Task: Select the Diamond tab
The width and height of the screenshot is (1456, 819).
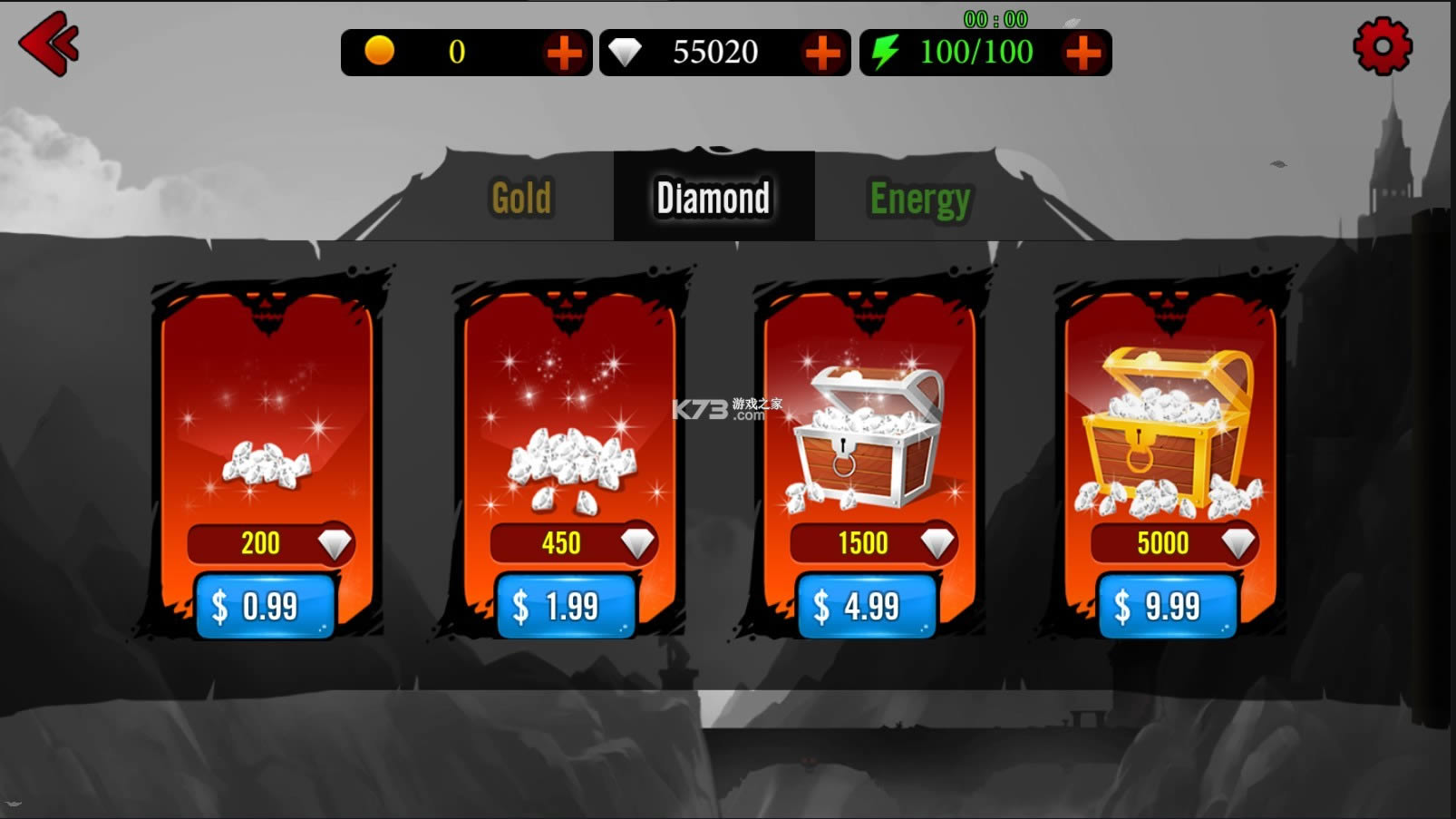Action: (x=713, y=198)
